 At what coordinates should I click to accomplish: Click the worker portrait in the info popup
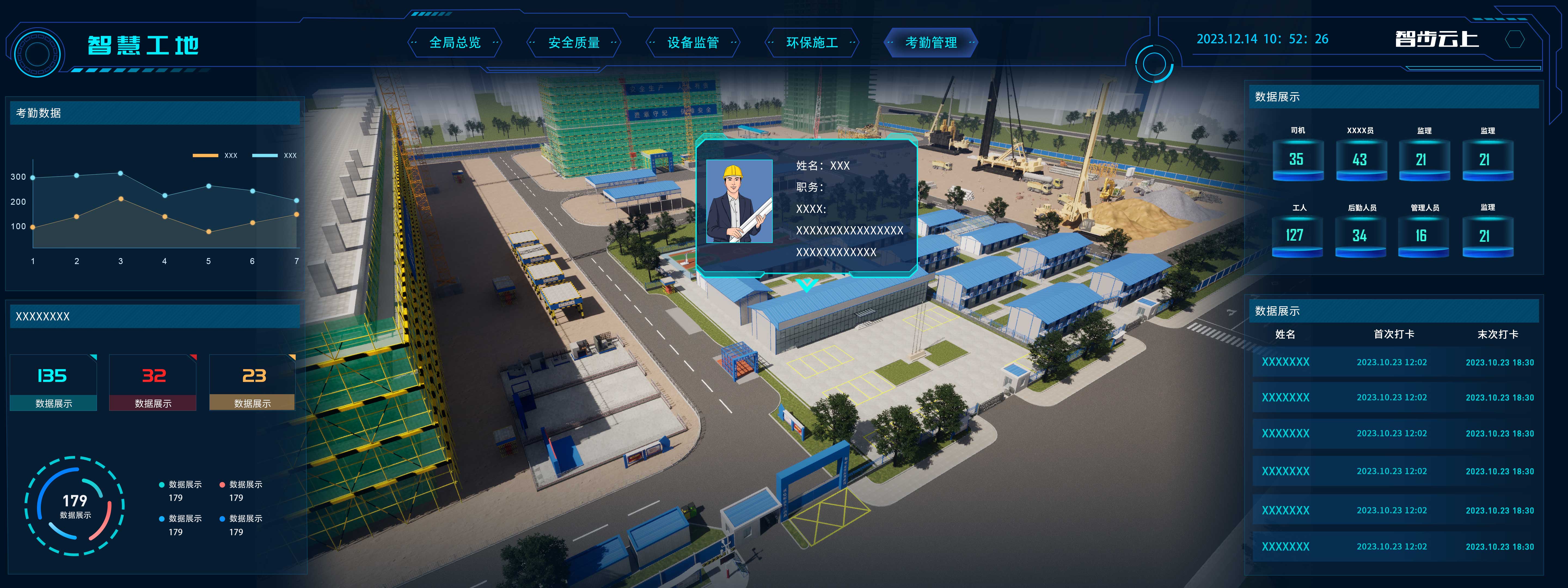pyautogui.click(x=739, y=201)
